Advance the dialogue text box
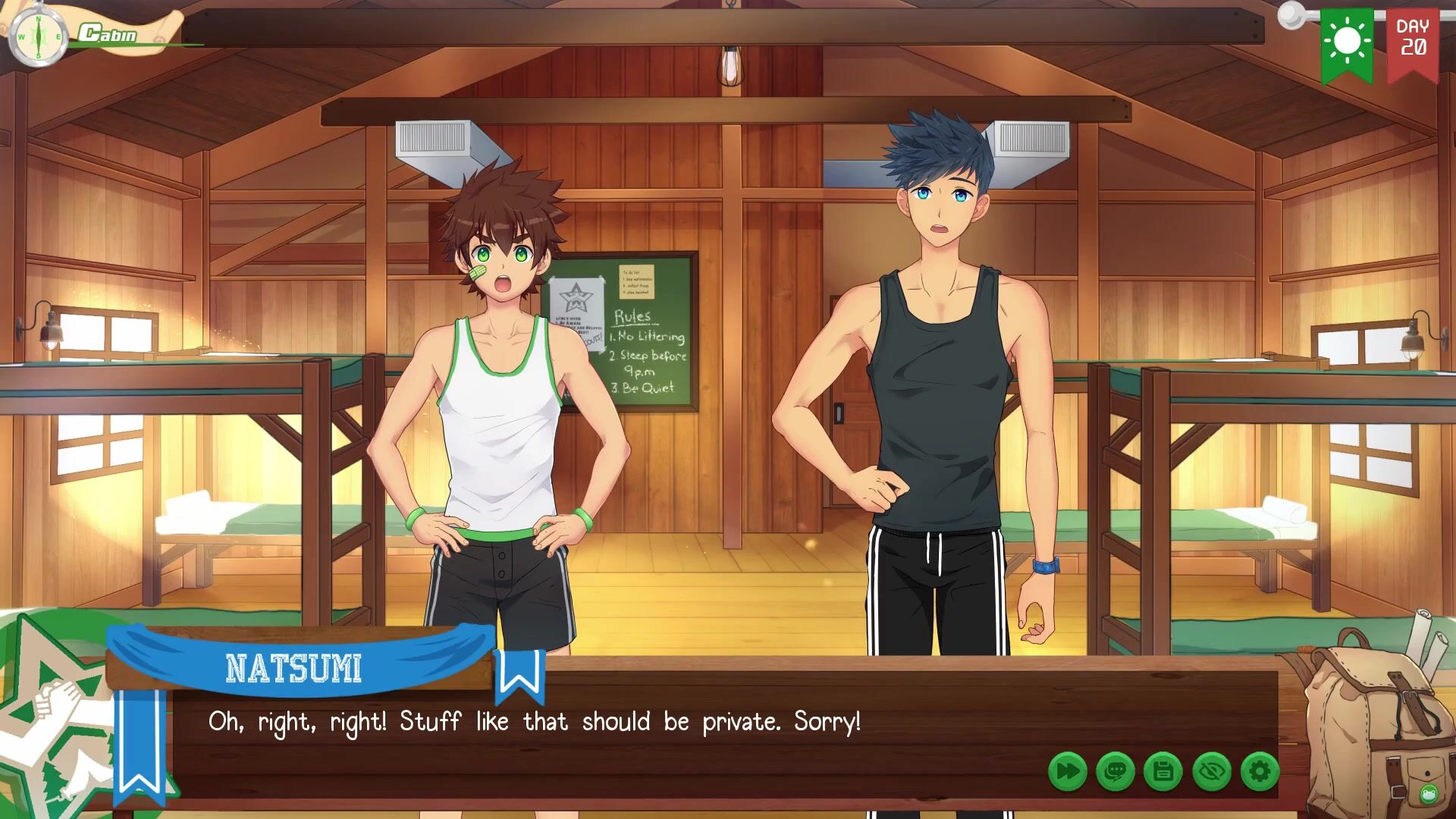Screen dimensions: 1456x819 [x=607, y=728]
